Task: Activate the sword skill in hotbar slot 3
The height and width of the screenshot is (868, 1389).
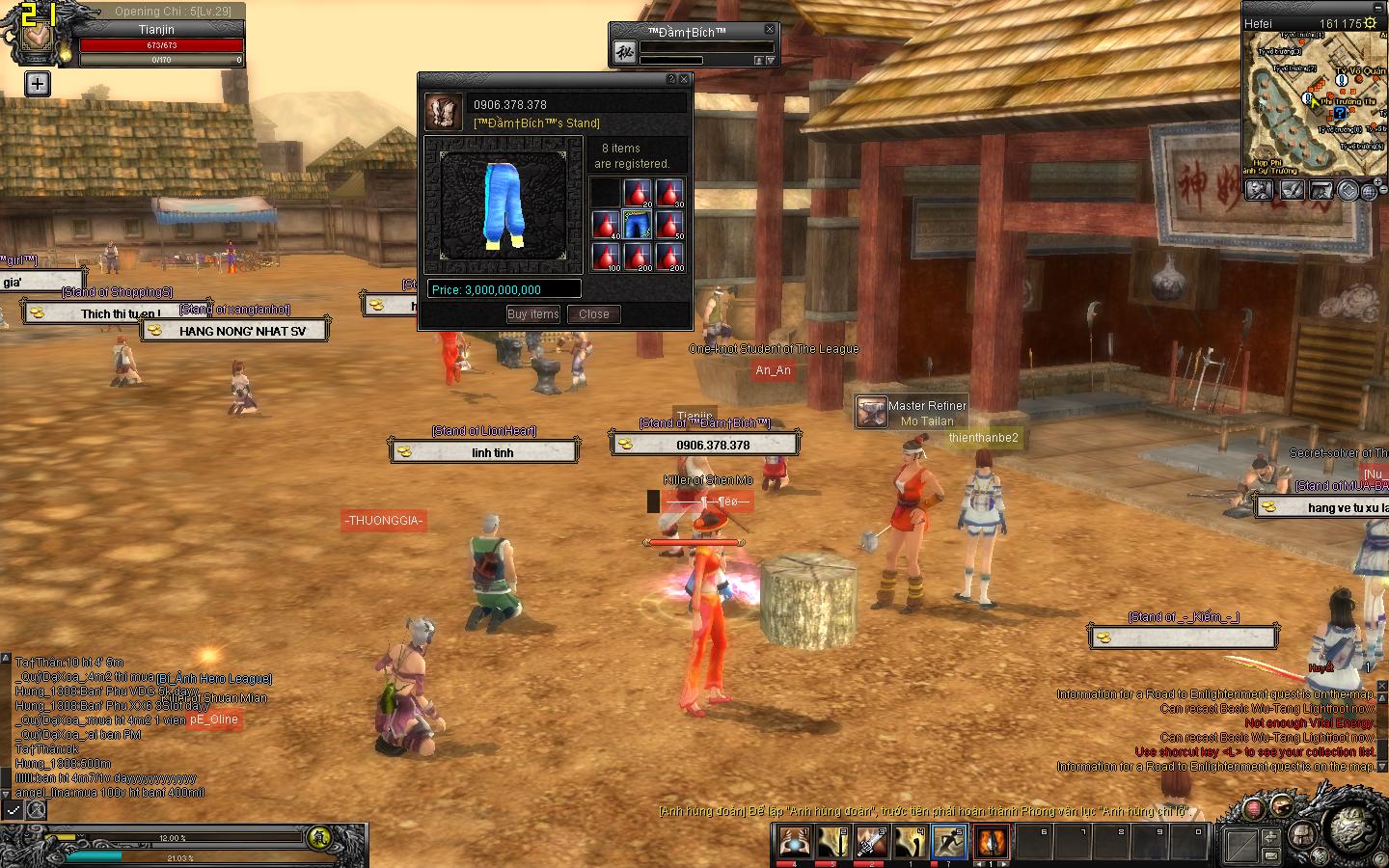Action: (870, 841)
